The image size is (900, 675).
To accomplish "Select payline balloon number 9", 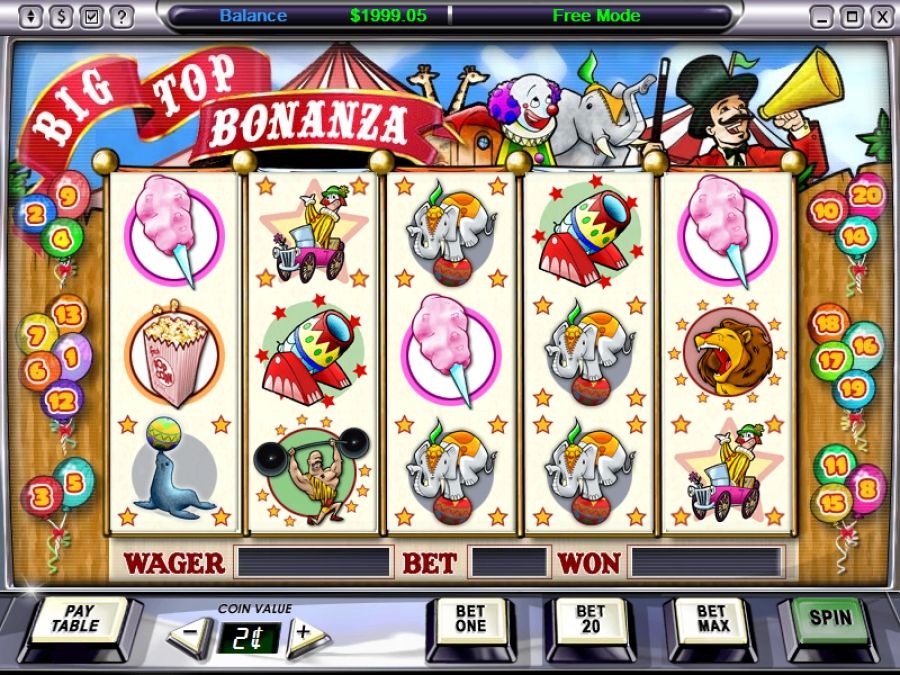I will [68, 195].
